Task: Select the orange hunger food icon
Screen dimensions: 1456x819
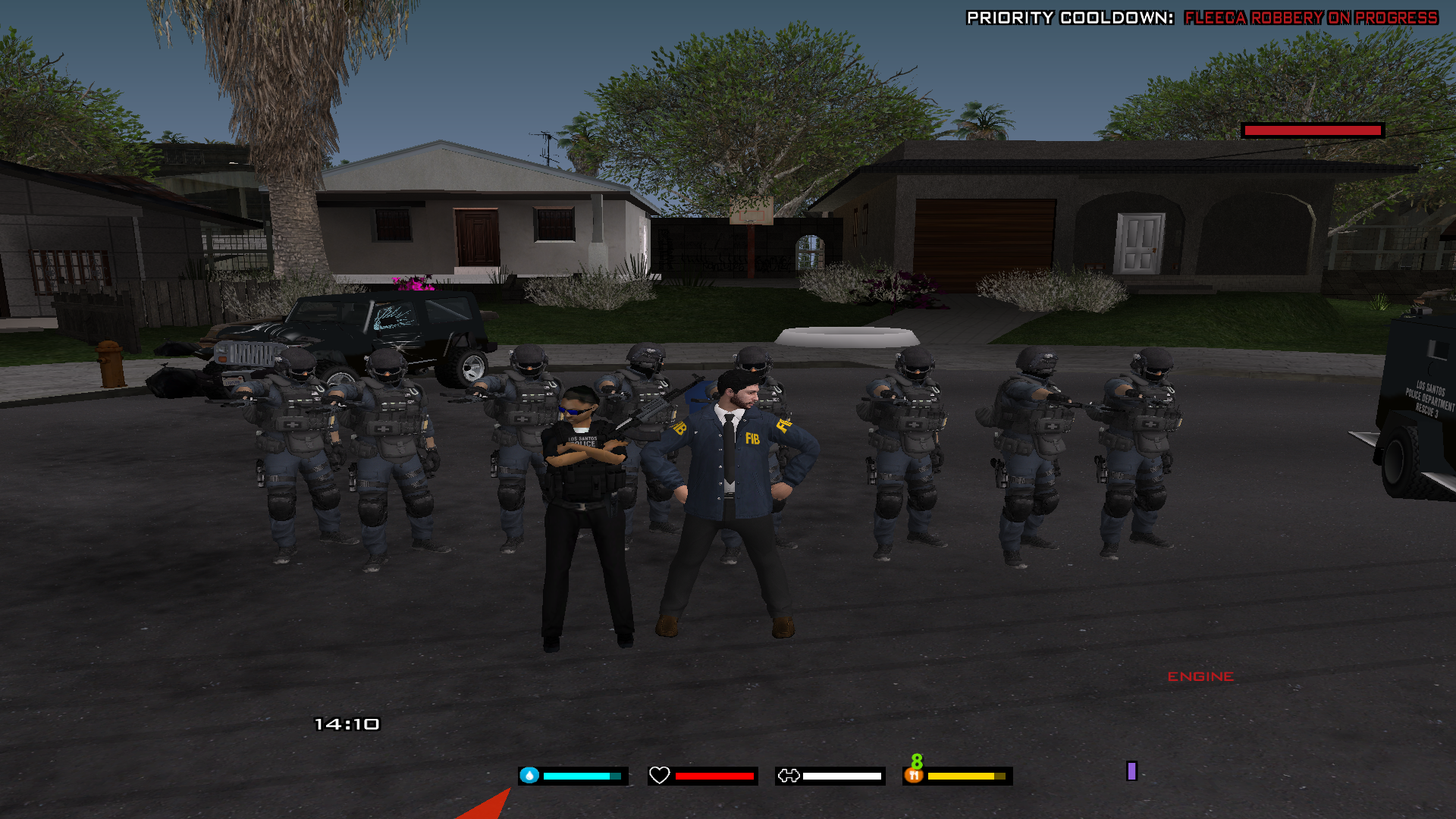Action: pyautogui.click(x=914, y=775)
